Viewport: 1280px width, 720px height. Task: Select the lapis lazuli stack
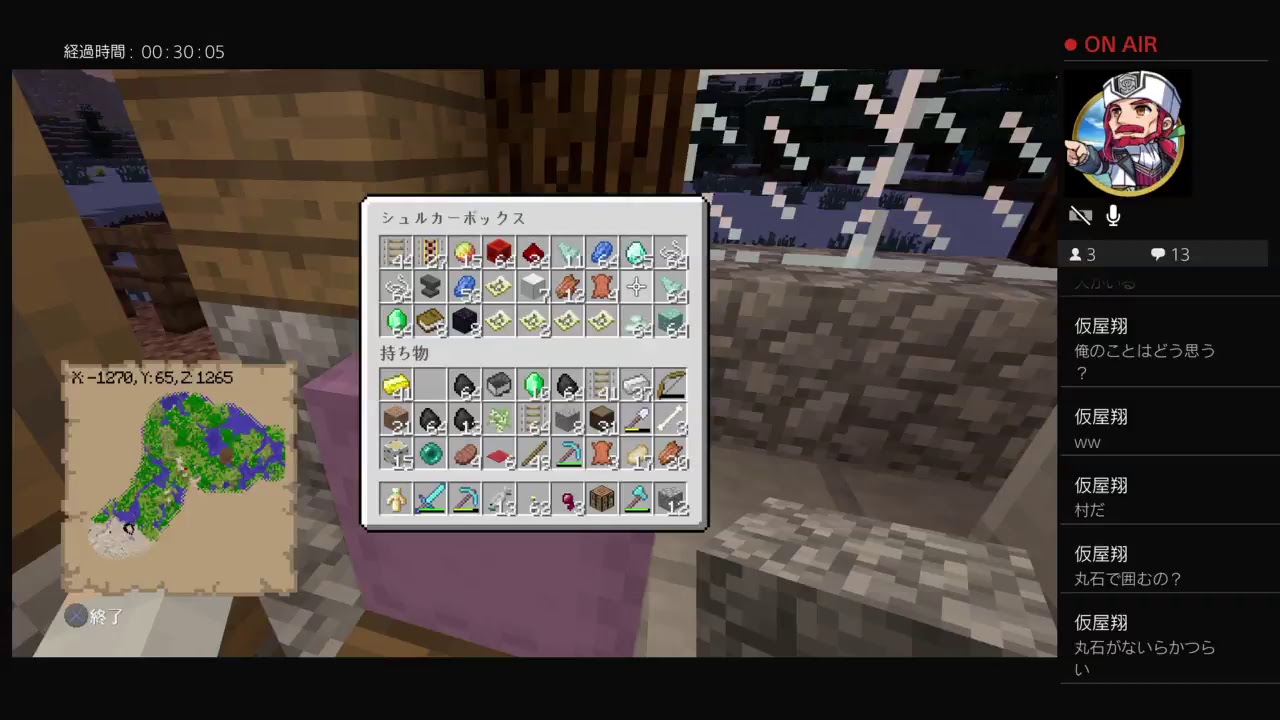462,286
